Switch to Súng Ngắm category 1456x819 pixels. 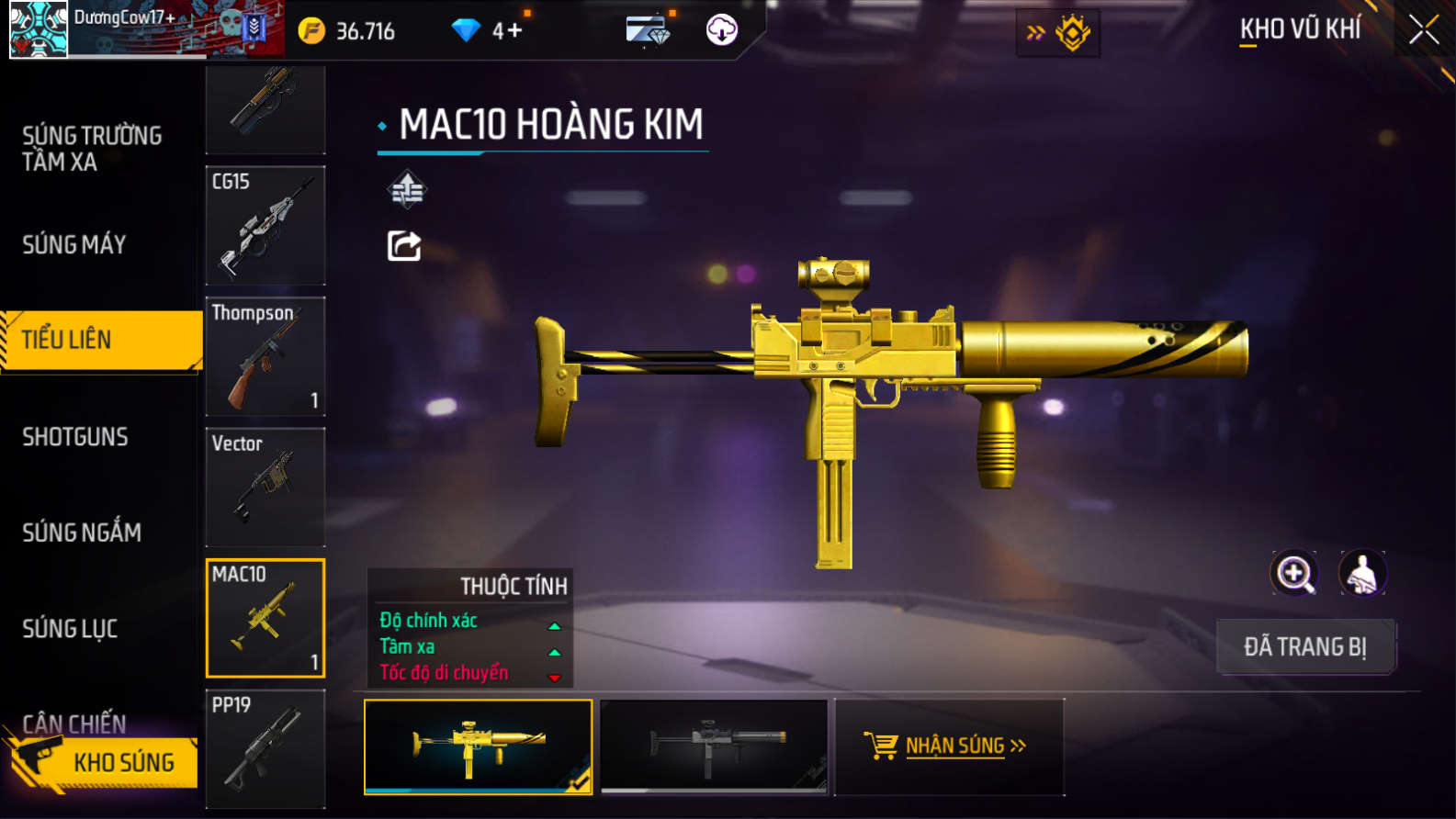[82, 533]
